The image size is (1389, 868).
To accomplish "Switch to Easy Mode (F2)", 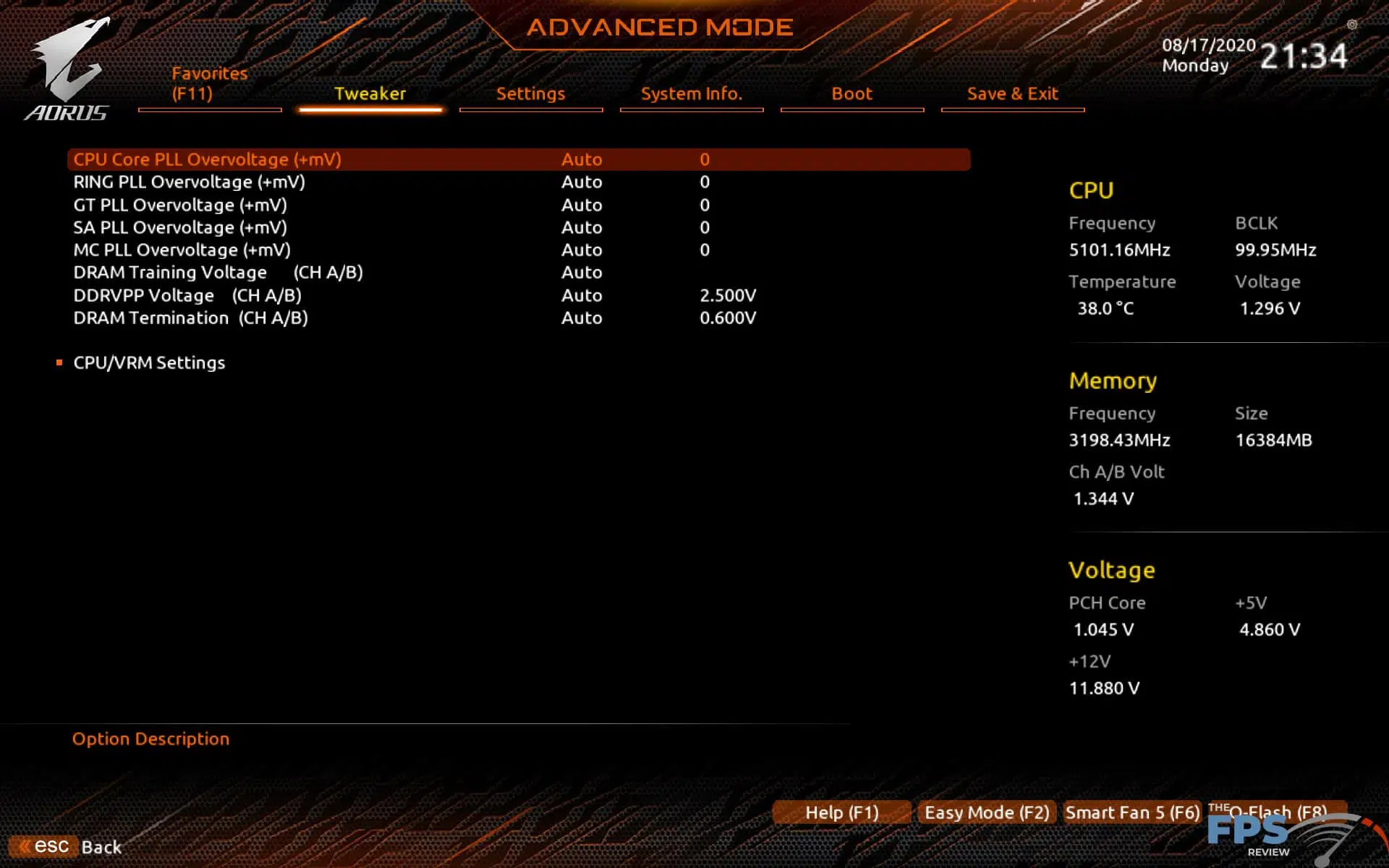I will click(x=986, y=812).
